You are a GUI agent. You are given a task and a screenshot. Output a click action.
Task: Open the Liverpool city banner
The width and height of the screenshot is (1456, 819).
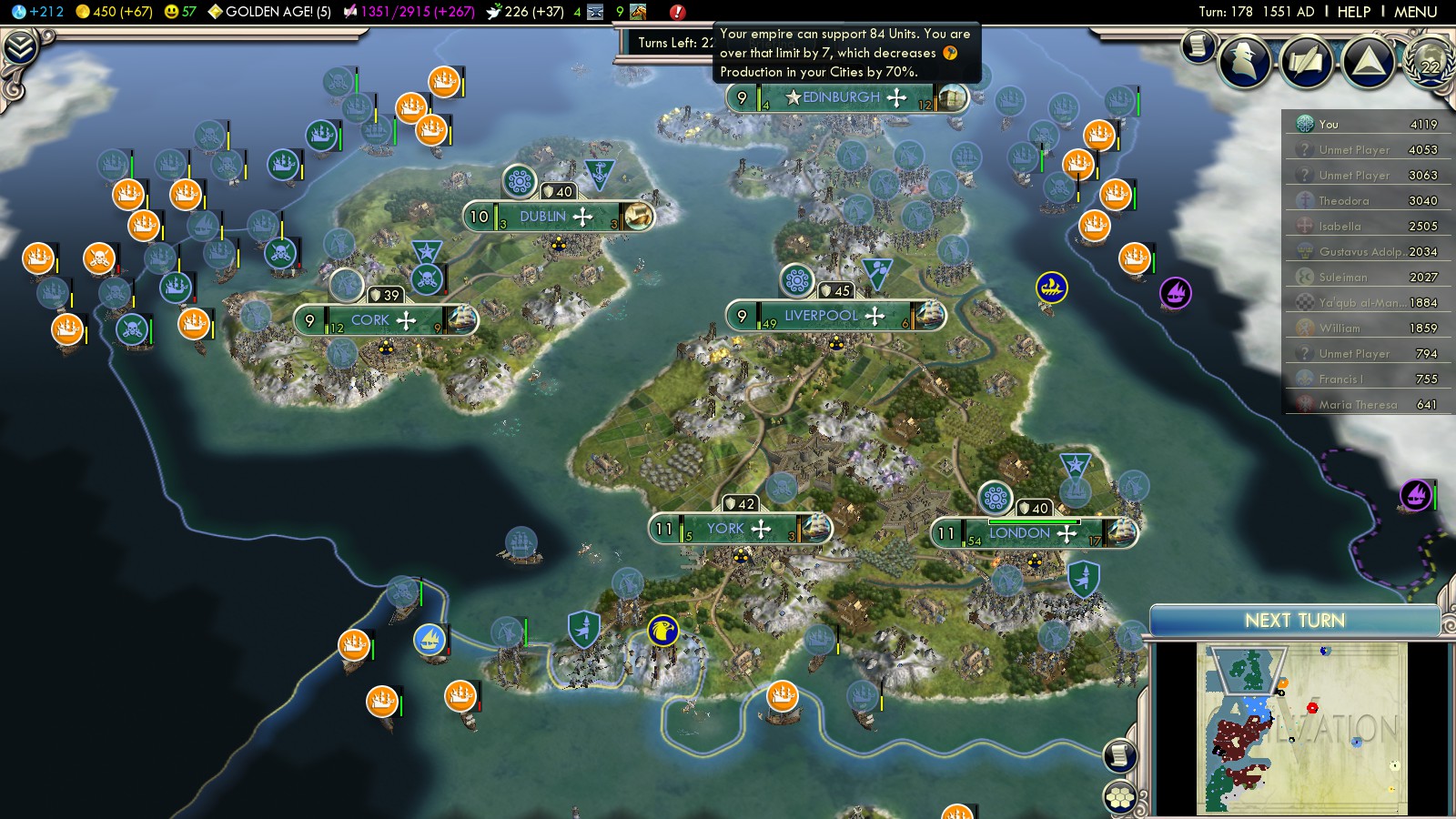(x=822, y=316)
